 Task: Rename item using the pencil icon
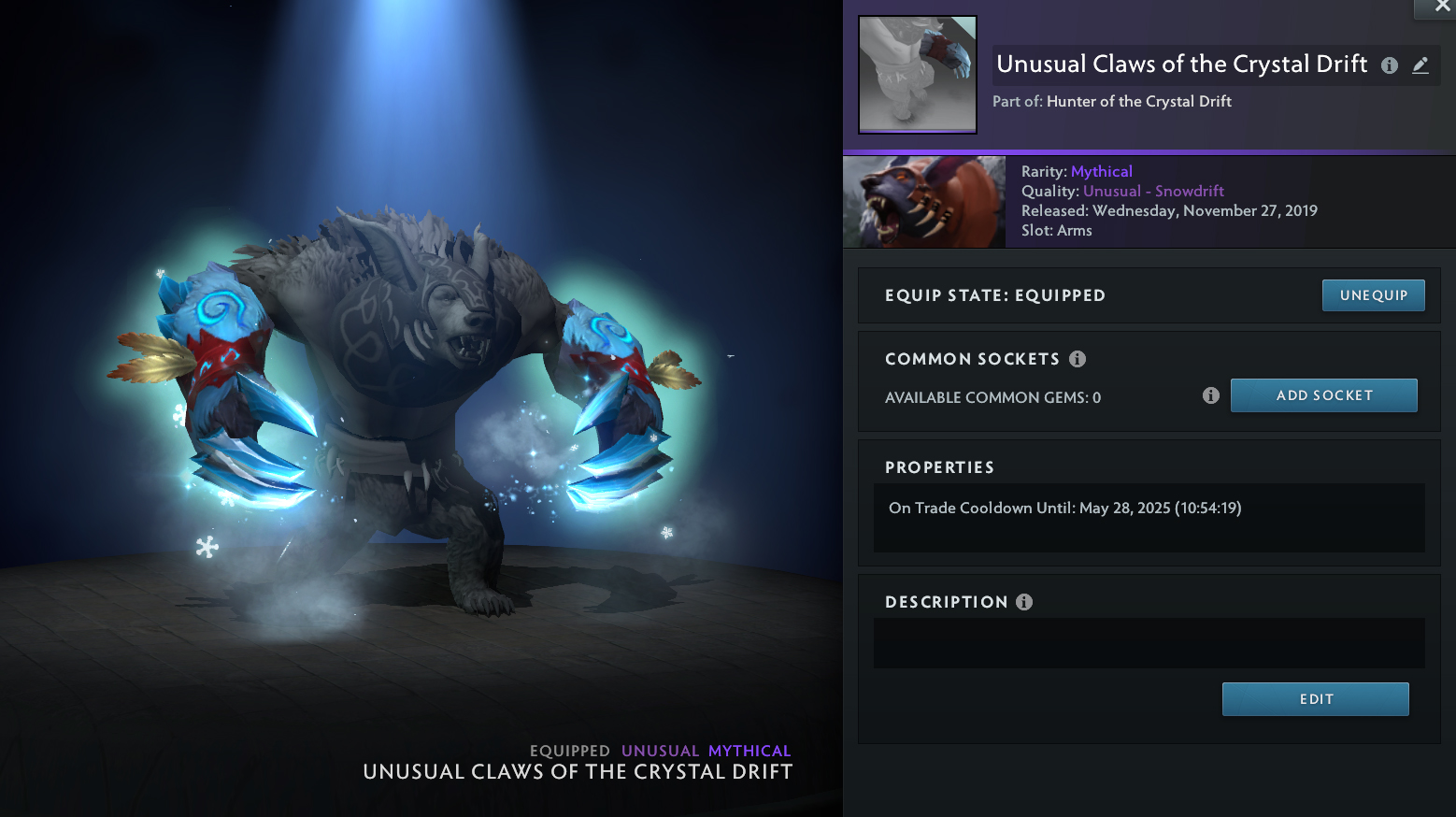point(1420,65)
